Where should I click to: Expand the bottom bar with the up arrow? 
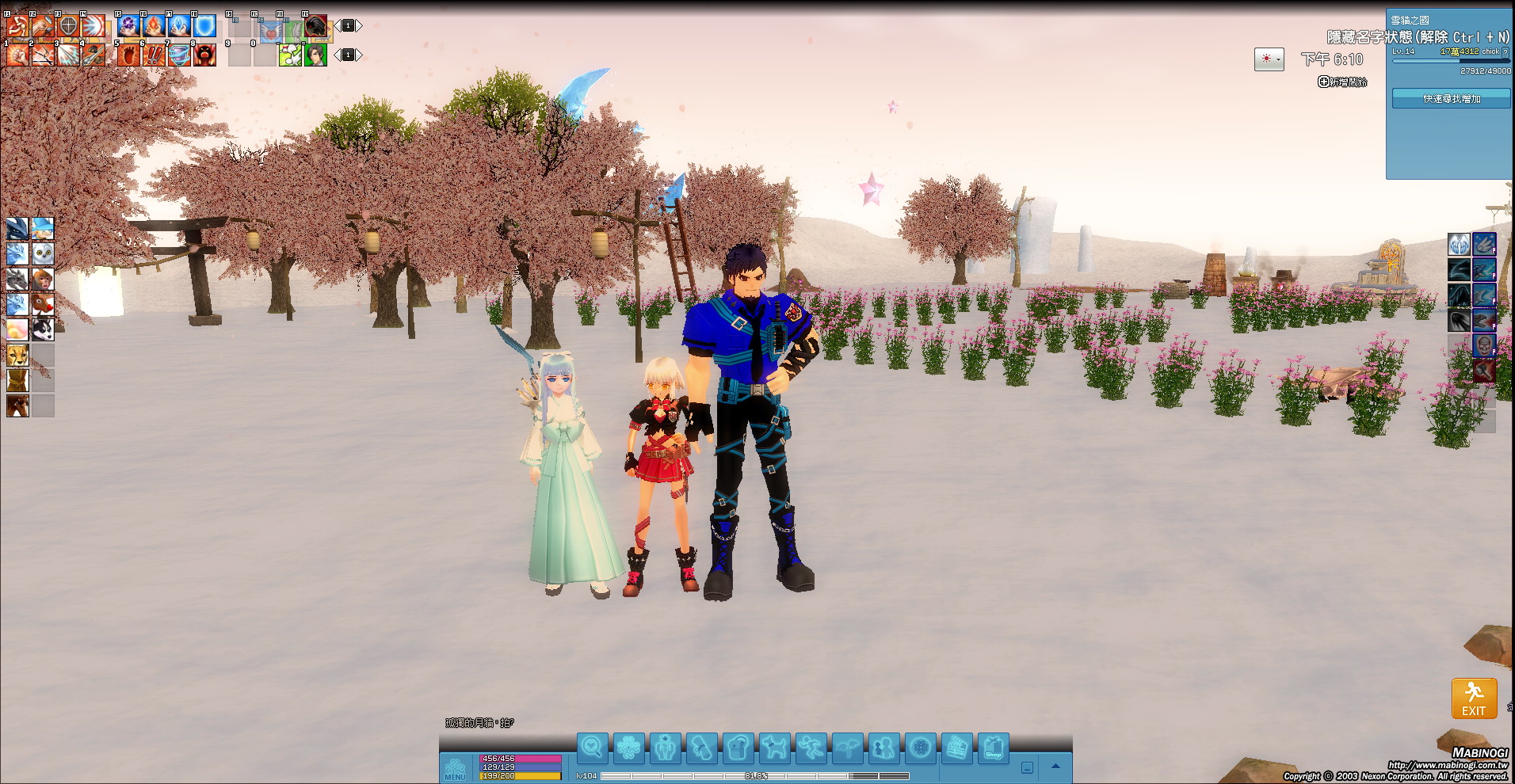coord(1055,767)
